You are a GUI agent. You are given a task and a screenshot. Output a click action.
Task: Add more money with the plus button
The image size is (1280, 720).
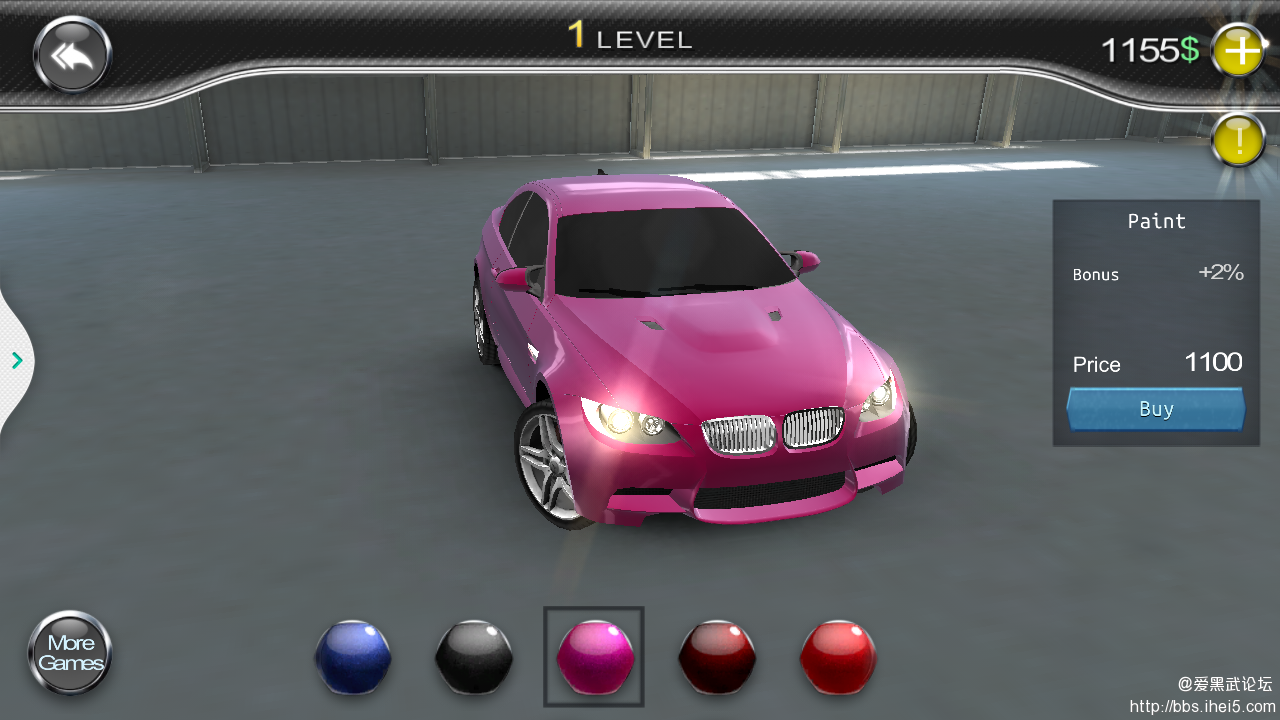tap(1238, 50)
